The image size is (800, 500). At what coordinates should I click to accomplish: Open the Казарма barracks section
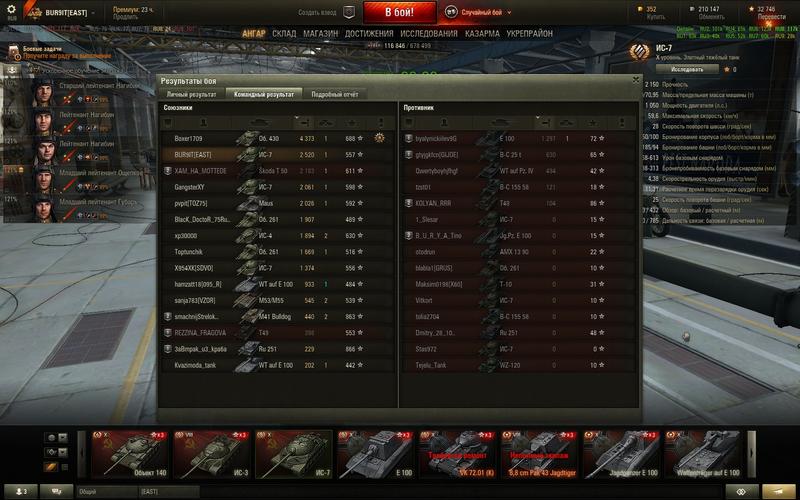point(482,33)
